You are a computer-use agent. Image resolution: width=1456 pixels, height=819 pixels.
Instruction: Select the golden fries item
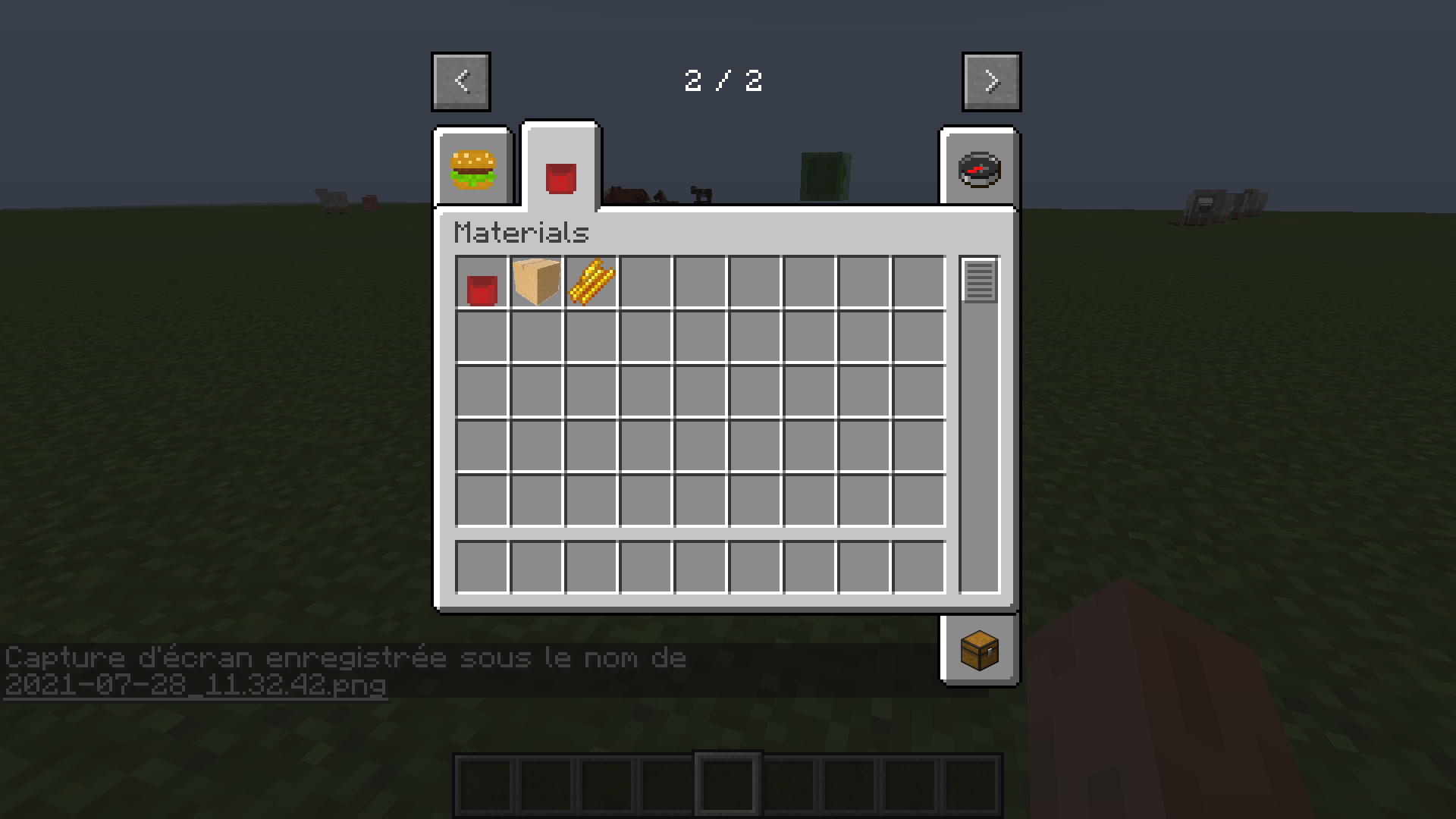click(x=591, y=281)
